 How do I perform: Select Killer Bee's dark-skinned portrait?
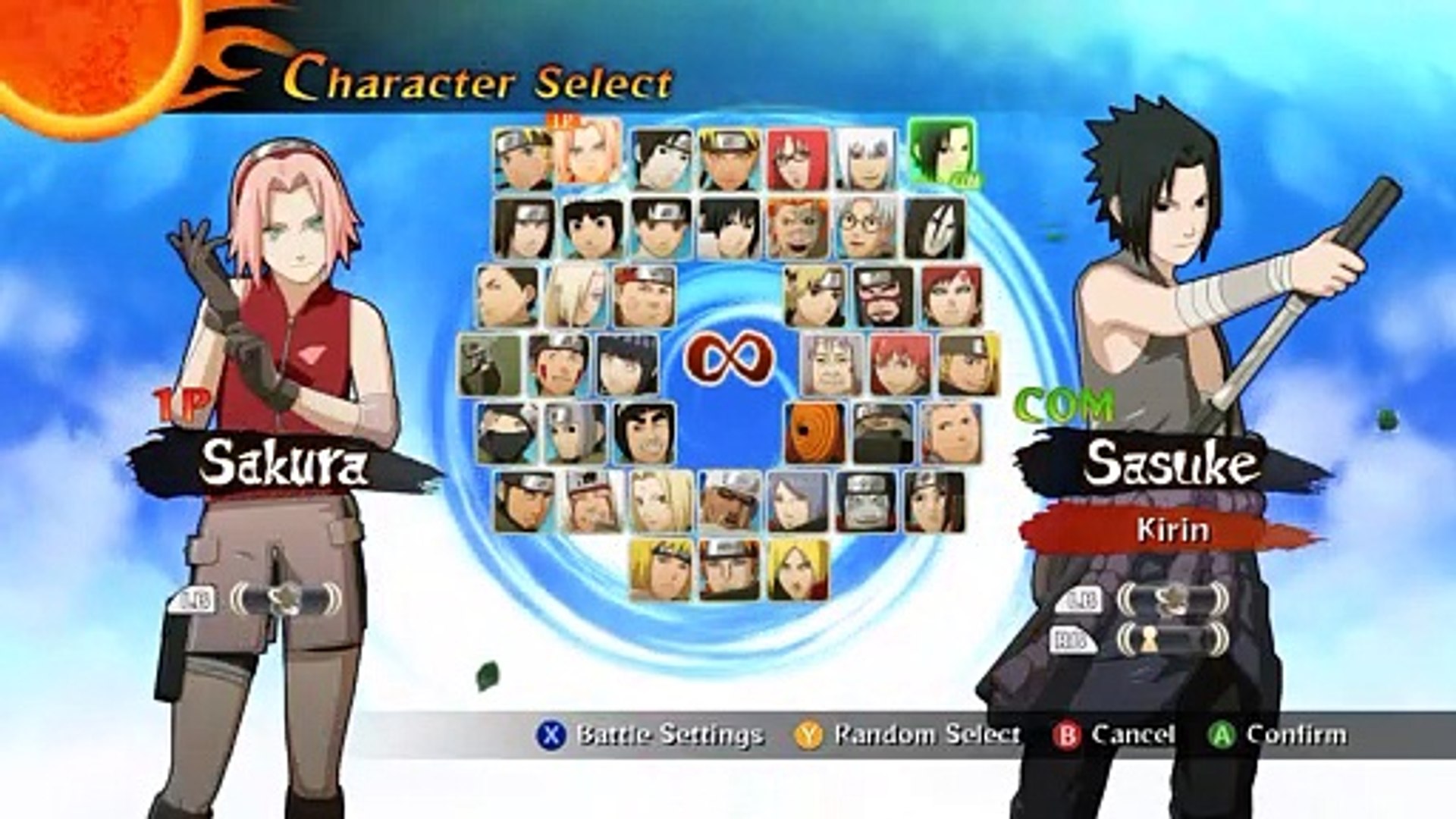(x=729, y=501)
